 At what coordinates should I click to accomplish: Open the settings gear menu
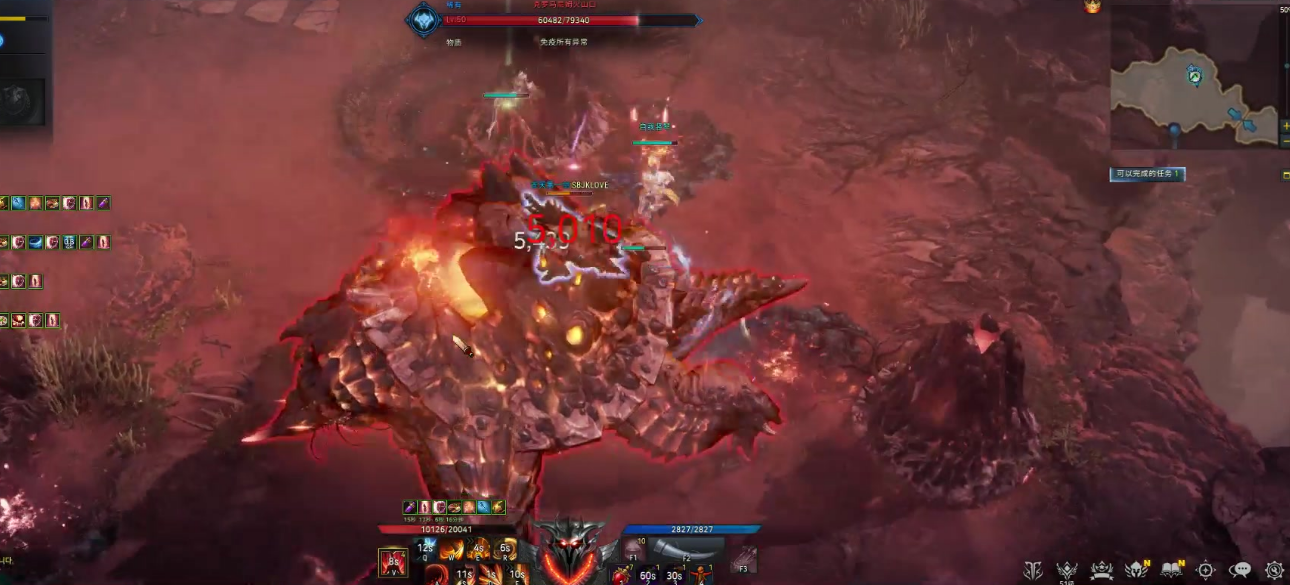click(1274, 570)
